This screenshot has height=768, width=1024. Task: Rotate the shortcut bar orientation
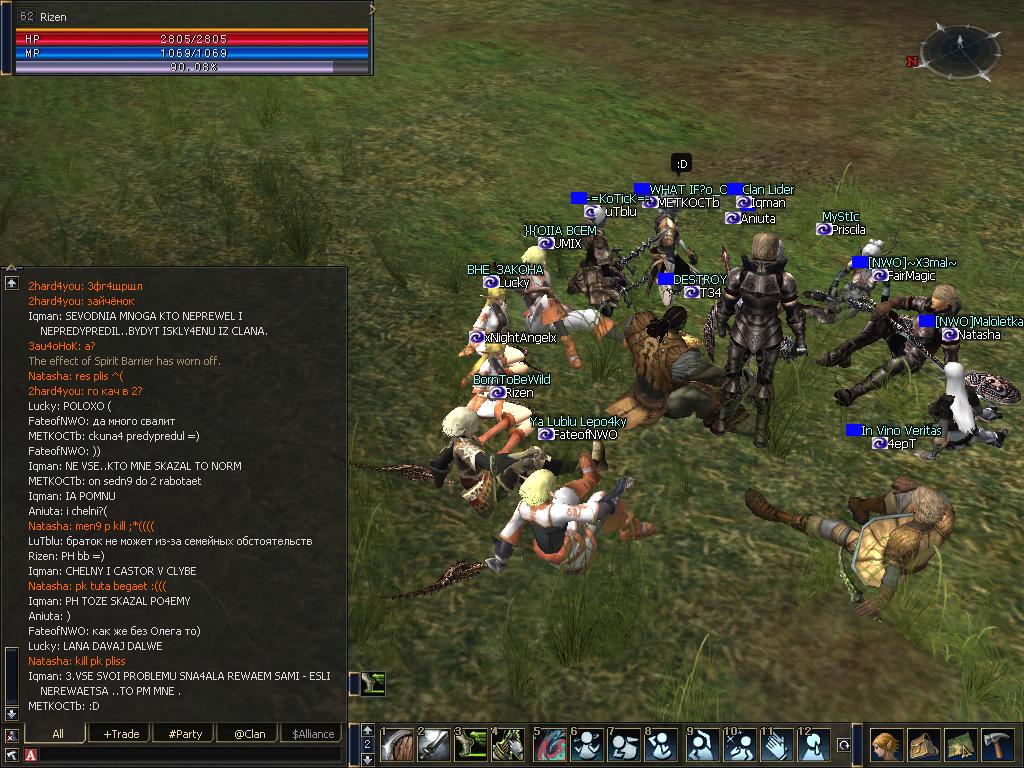pos(844,745)
